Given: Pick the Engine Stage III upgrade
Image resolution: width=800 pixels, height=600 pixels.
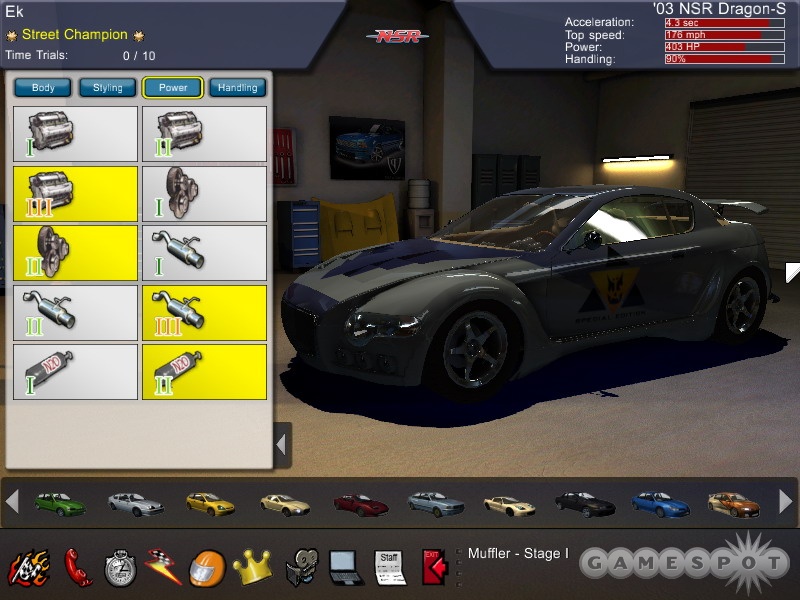Looking at the screenshot, I should (x=75, y=194).
